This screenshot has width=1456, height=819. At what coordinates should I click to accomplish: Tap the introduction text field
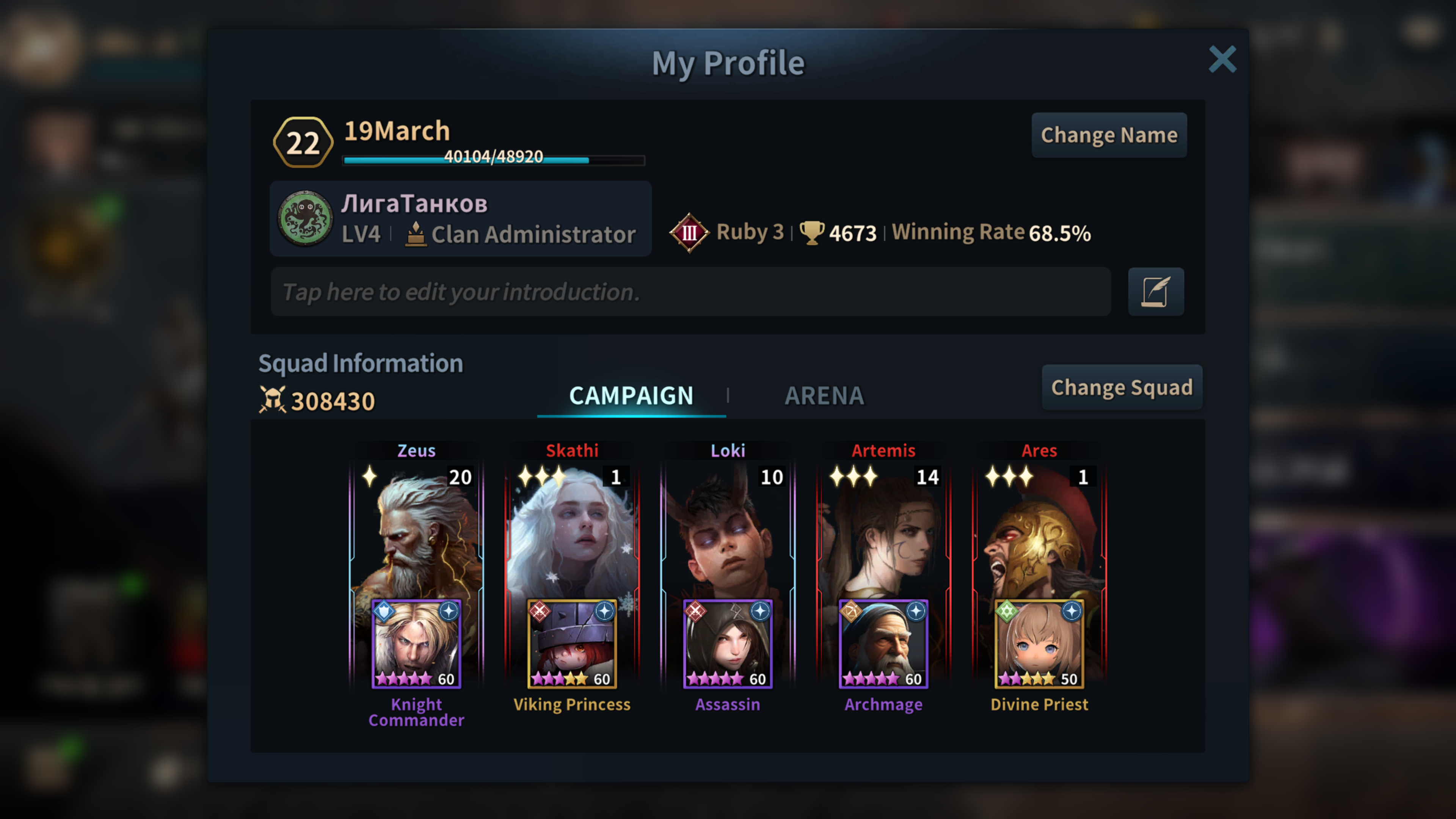click(690, 292)
